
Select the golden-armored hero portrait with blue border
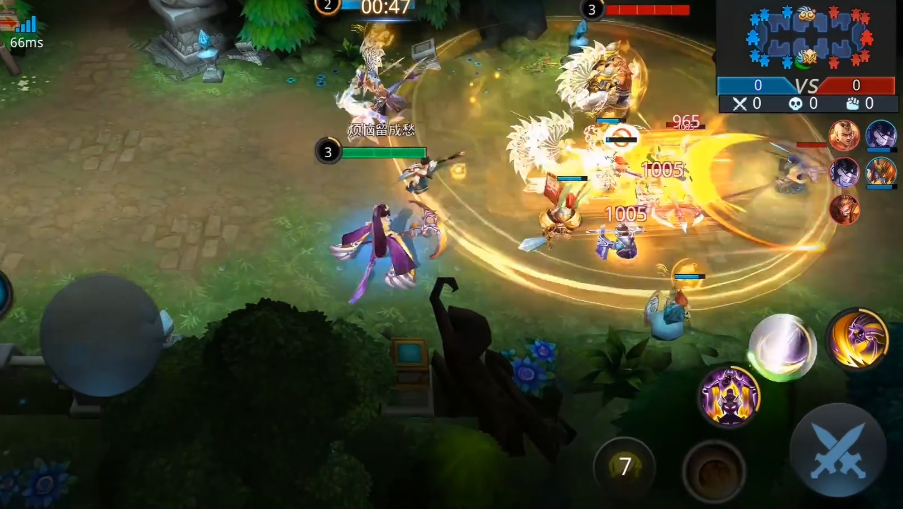point(881,171)
